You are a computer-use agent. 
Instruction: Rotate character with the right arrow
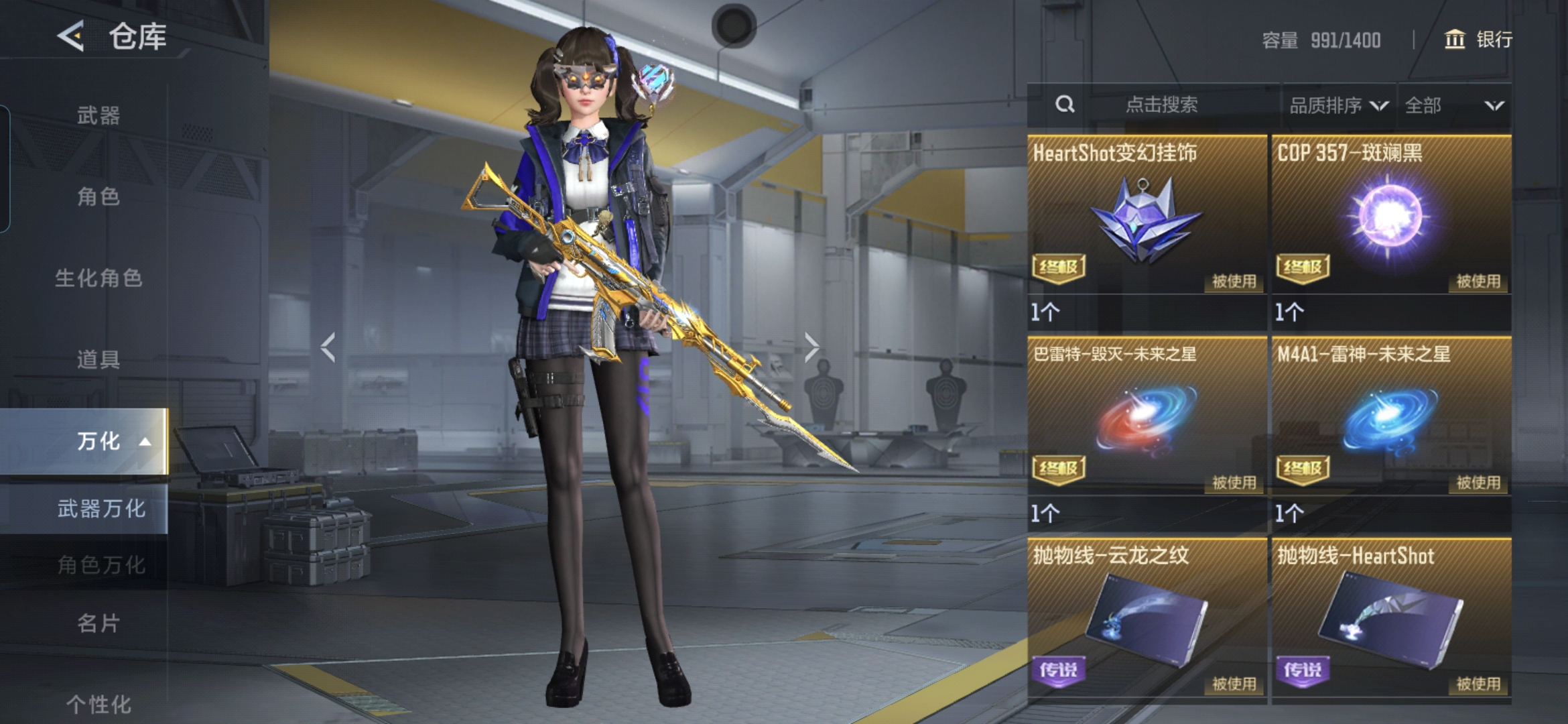811,347
